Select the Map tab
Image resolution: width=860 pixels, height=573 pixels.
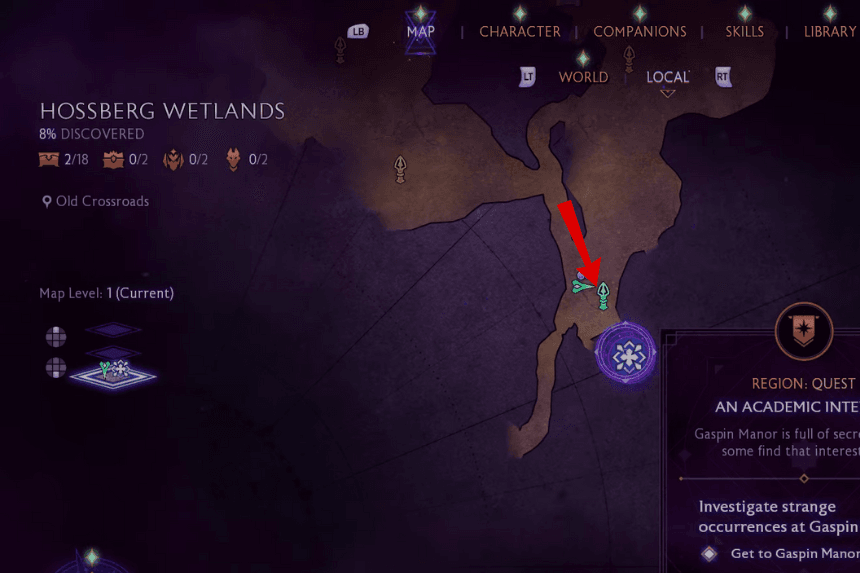pos(421,32)
